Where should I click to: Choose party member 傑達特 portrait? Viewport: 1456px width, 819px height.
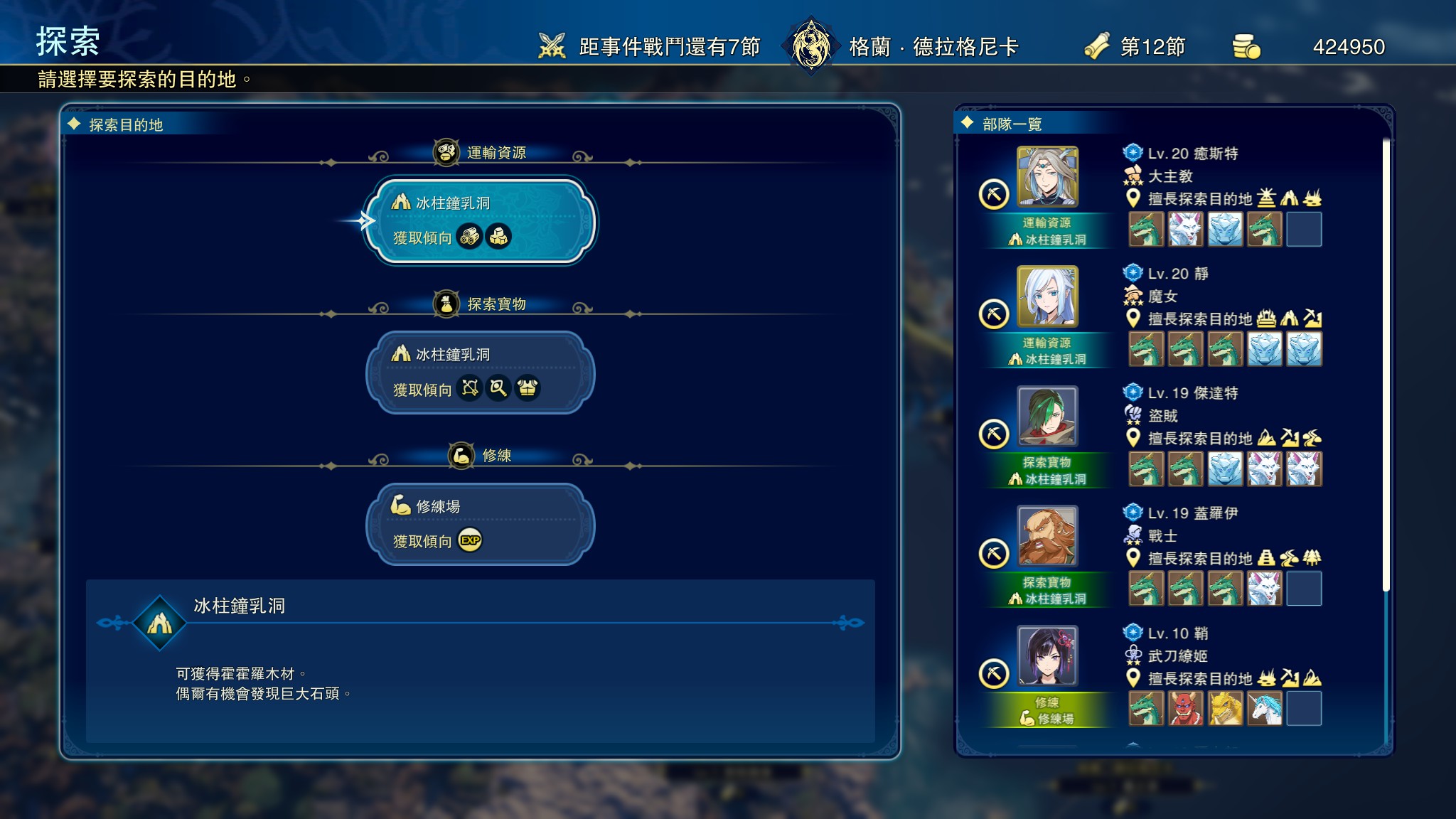pos(1047,416)
